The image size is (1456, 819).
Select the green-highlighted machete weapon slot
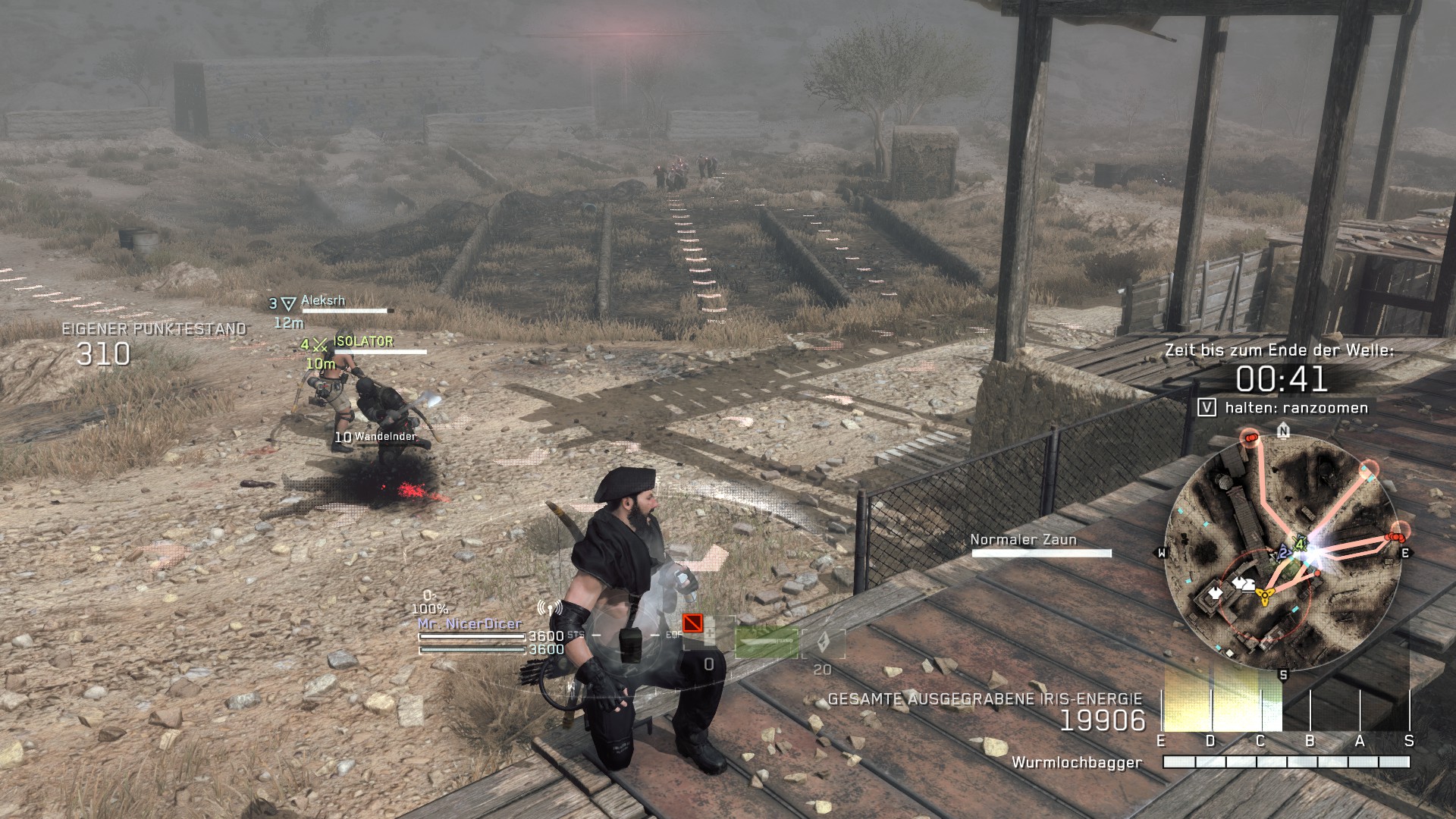(x=766, y=643)
